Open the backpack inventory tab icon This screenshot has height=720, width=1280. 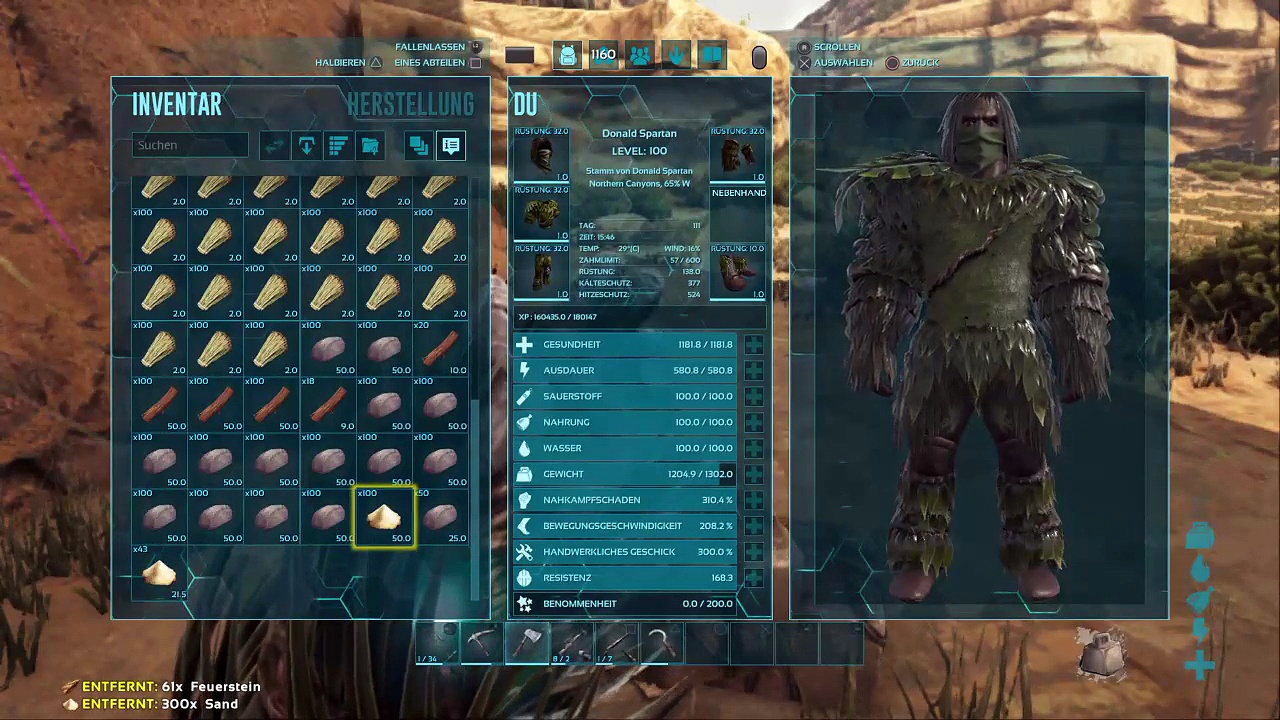tap(567, 56)
